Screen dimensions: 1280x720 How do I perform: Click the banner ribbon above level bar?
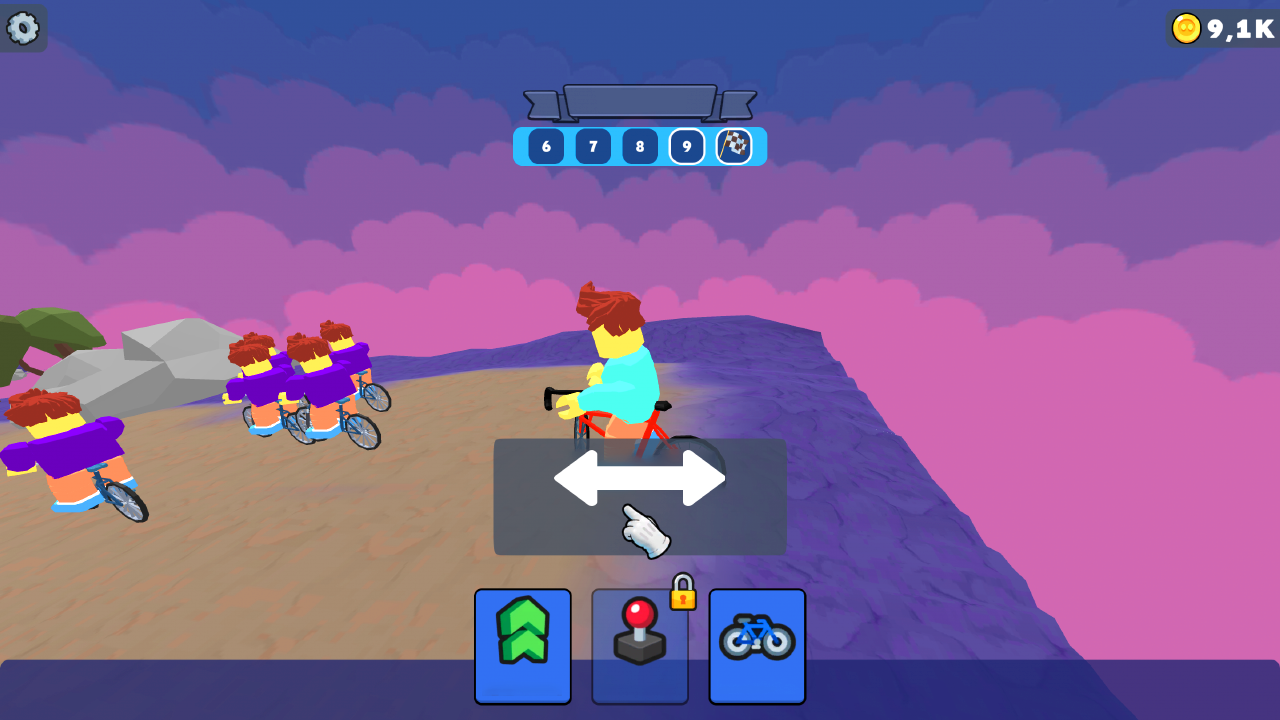(639, 100)
